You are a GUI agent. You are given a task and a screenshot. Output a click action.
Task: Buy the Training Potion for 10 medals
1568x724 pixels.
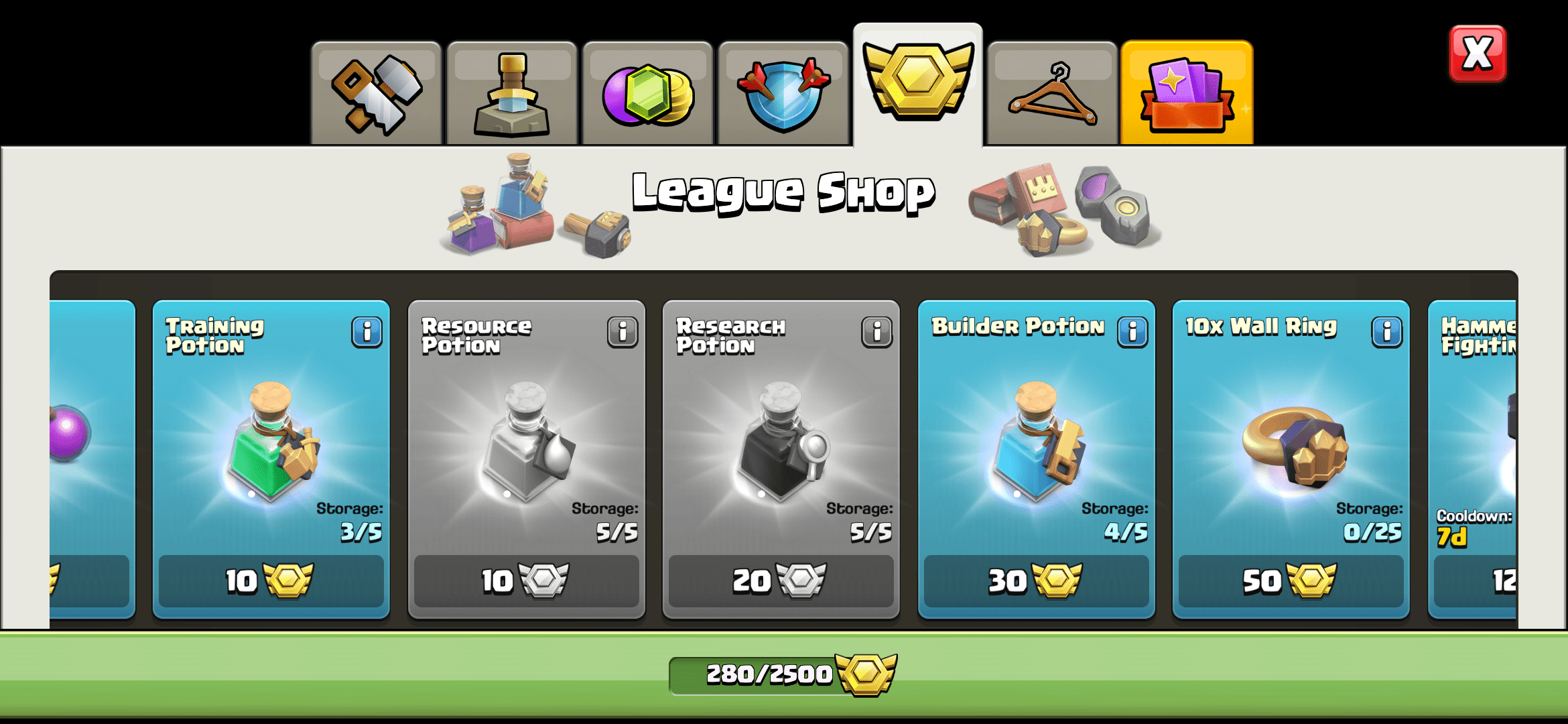coord(270,582)
